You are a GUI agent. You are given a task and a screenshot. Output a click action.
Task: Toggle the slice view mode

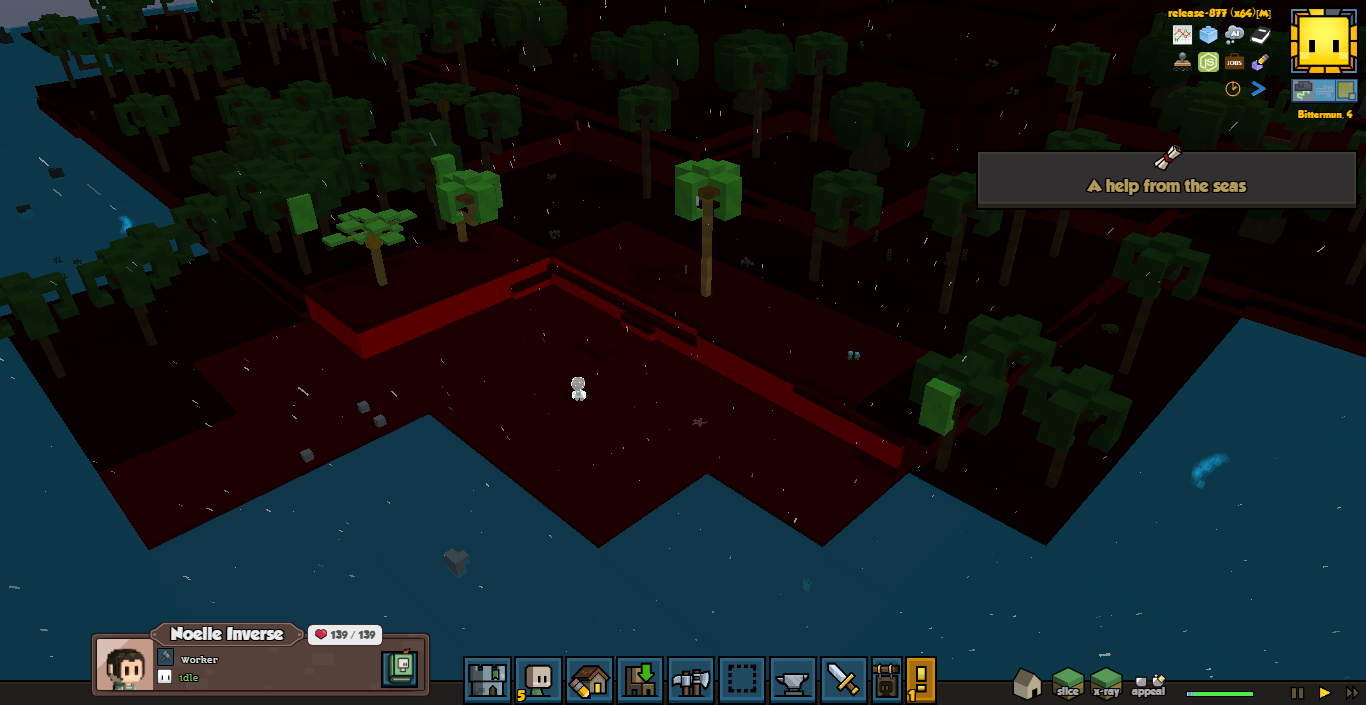(x=1068, y=683)
